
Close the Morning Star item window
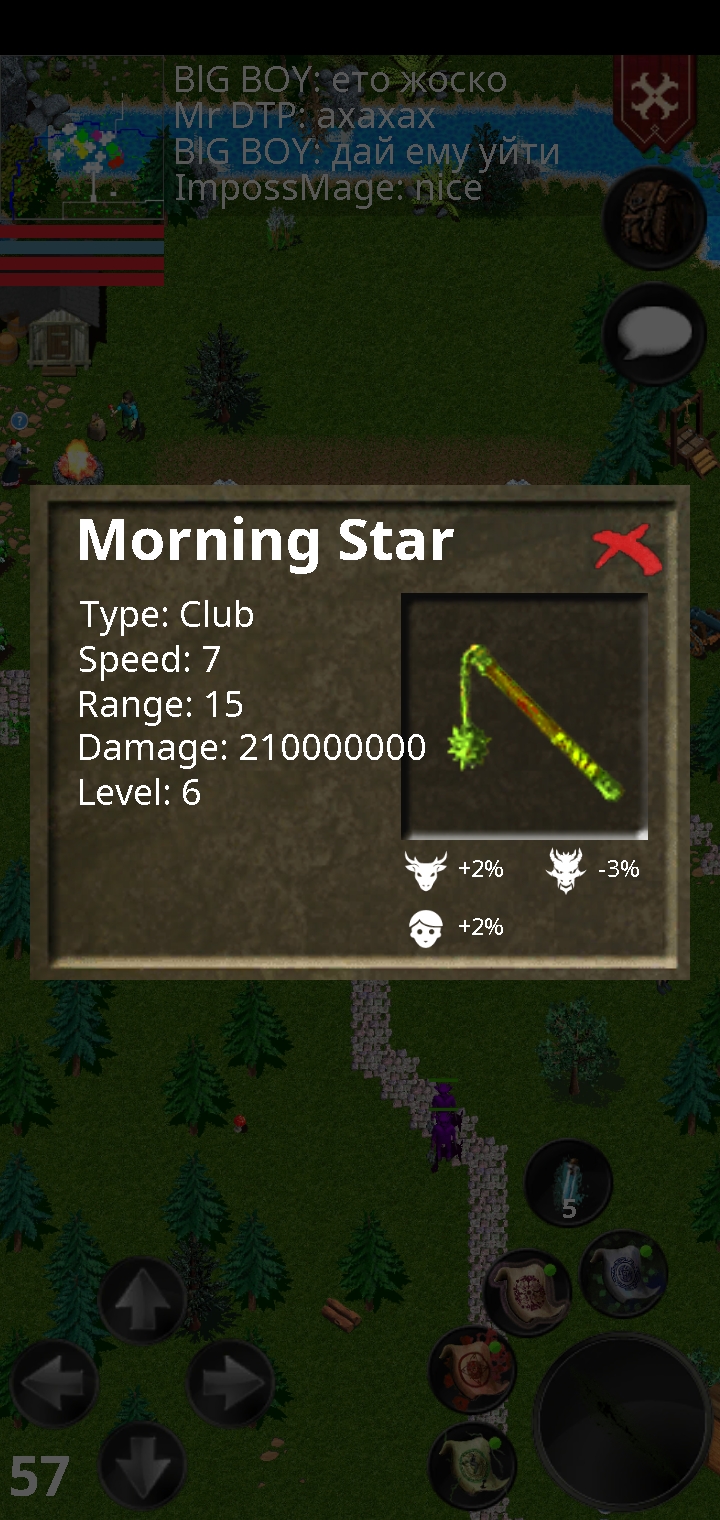[x=627, y=548]
